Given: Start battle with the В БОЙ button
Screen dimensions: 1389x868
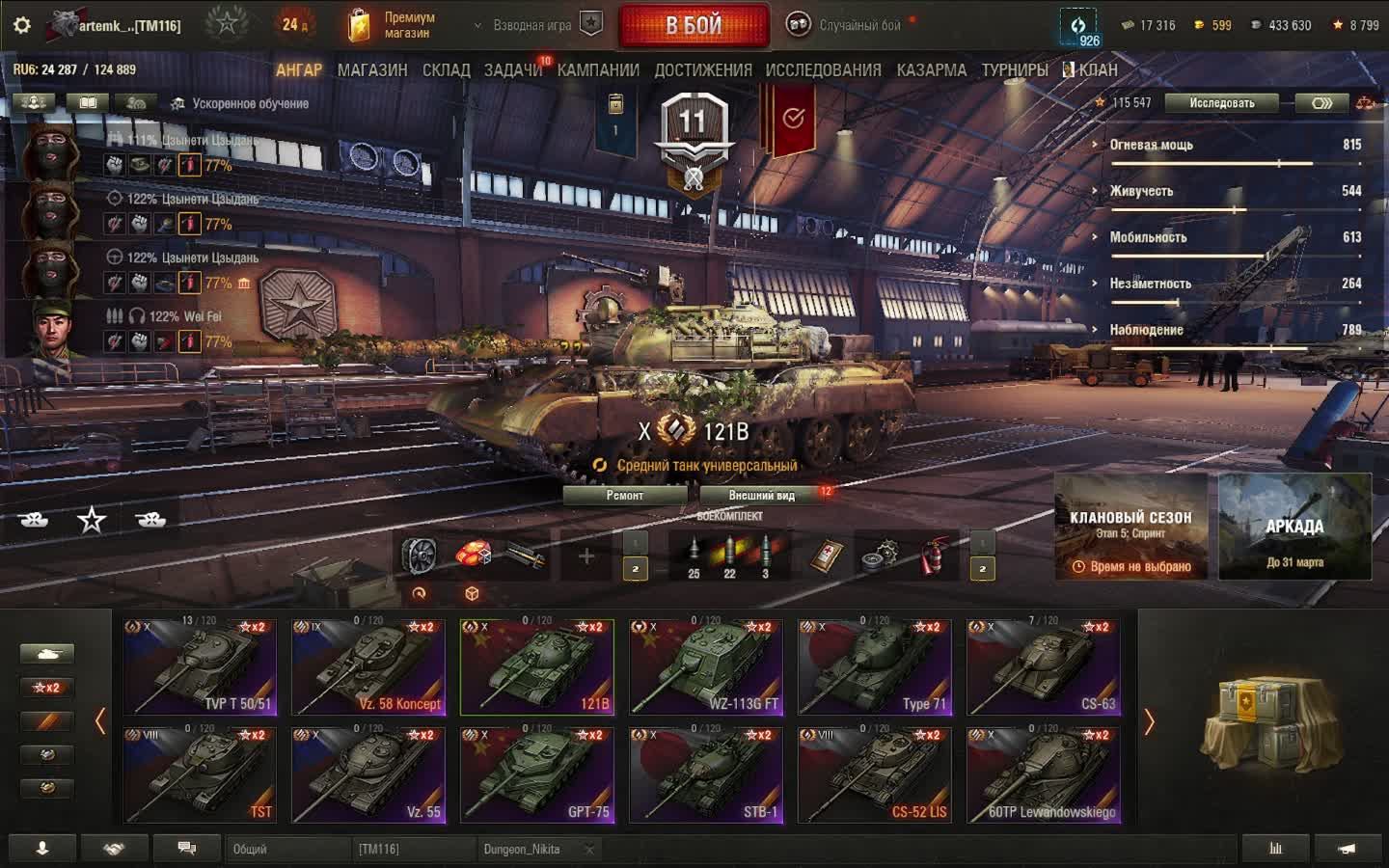Looking at the screenshot, I should pos(694,26).
